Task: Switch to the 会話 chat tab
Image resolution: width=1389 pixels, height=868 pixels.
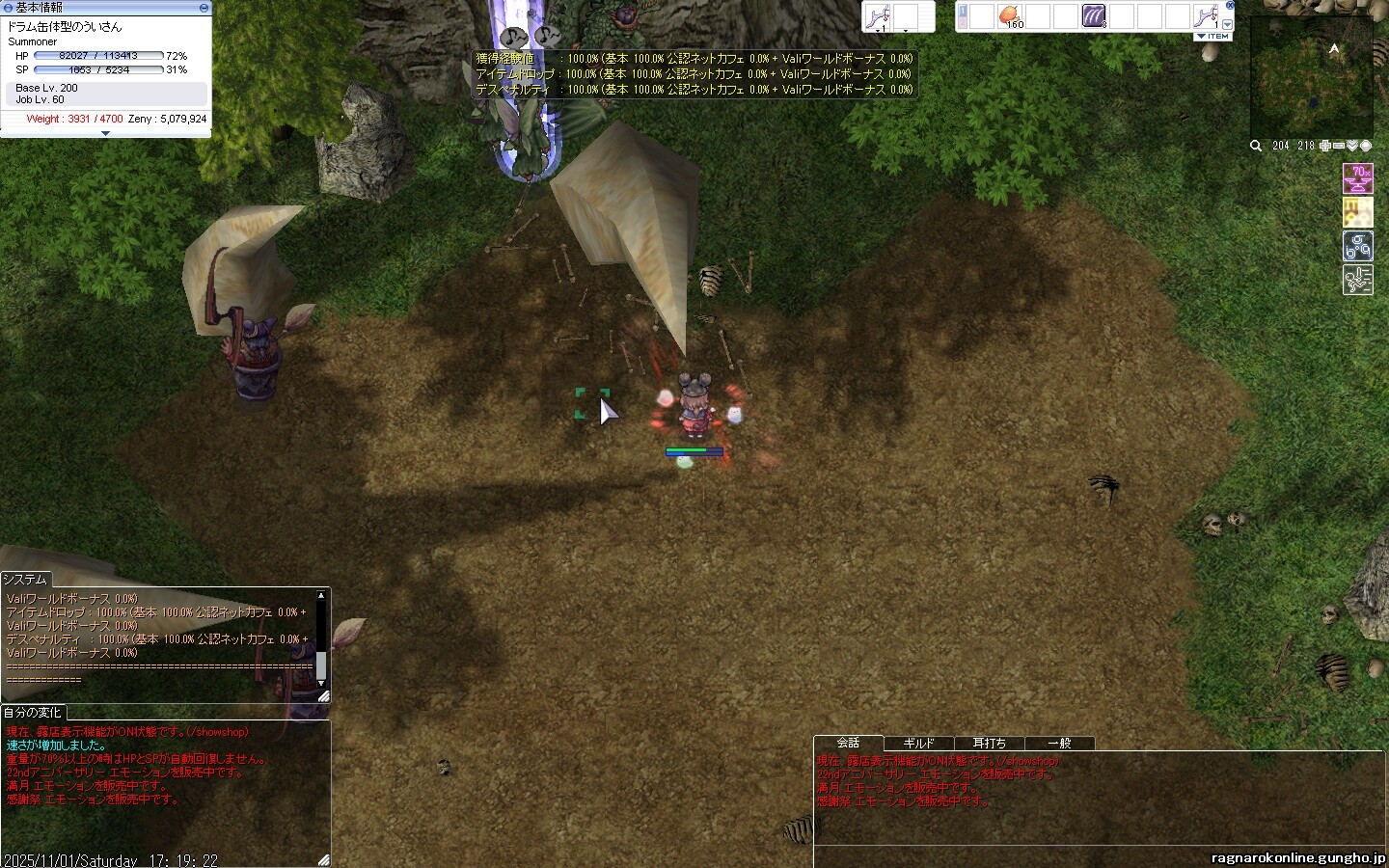Action: tap(848, 743)
